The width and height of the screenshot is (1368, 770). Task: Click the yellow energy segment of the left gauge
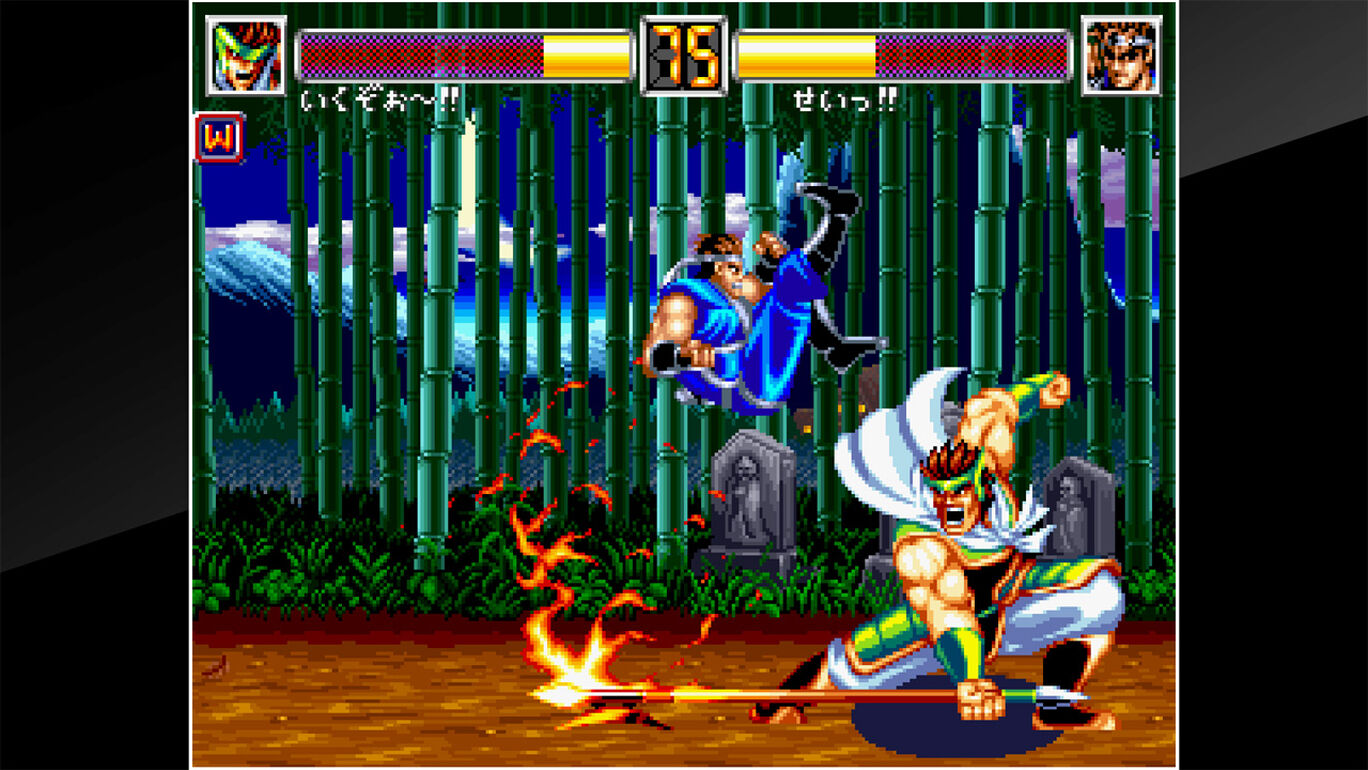pyautogui.click(x=590, y=55)
